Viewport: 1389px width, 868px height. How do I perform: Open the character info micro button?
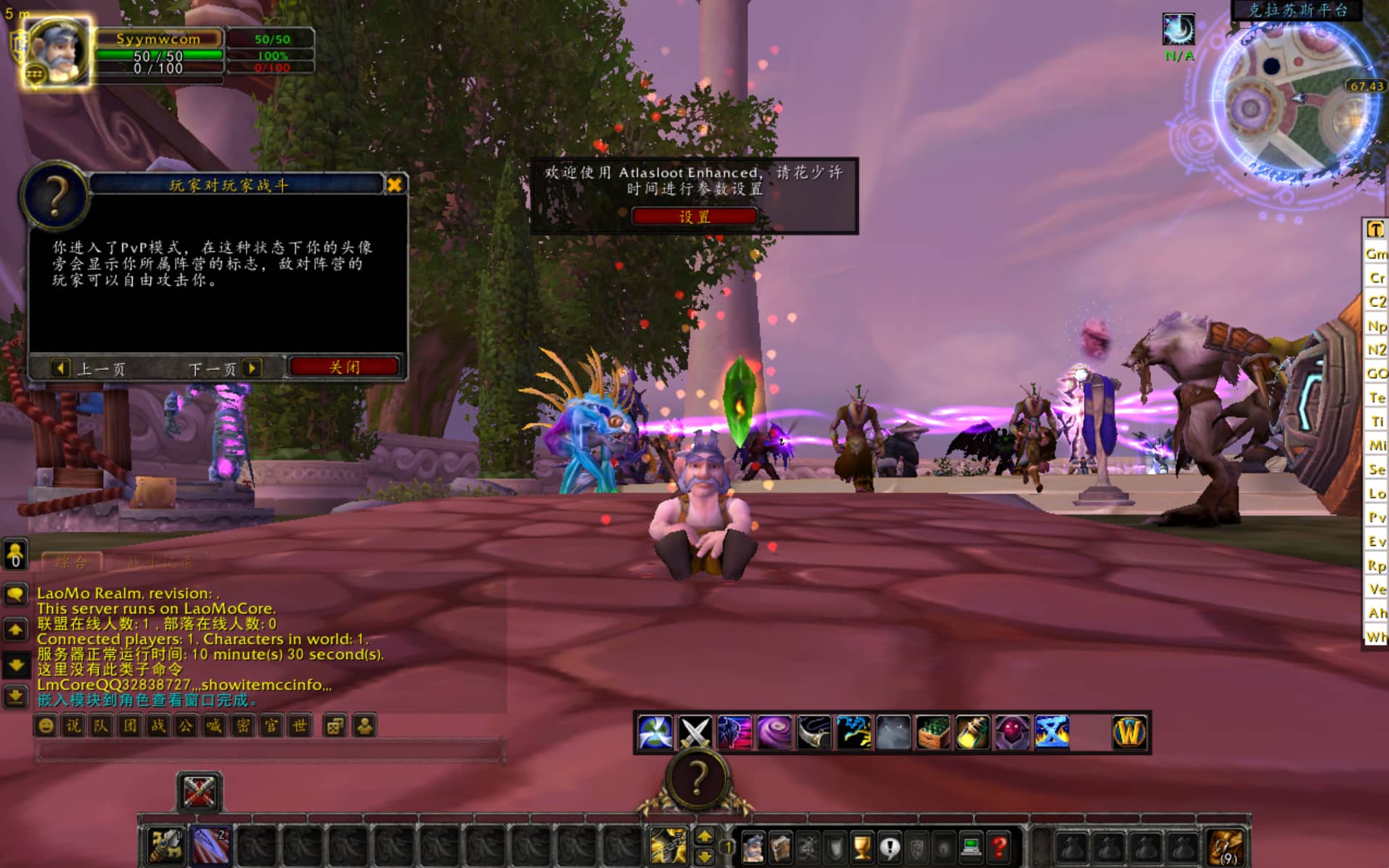coord(753,847)
